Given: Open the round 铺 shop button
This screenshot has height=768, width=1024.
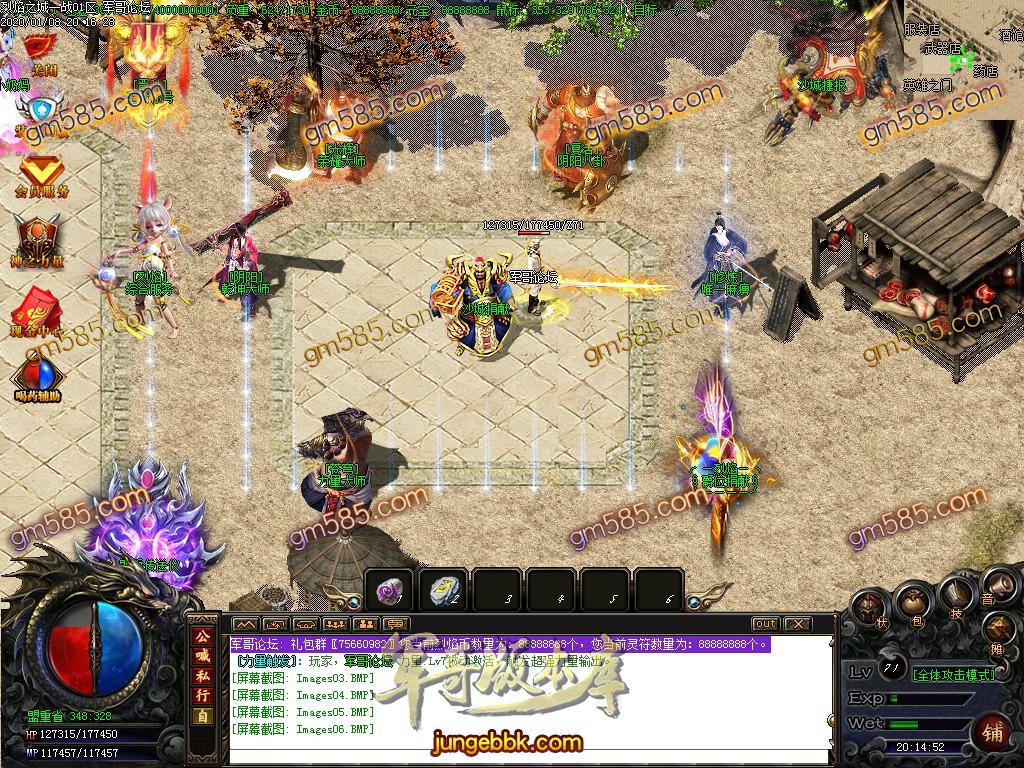Looking at the screenshot, I should (993, 730).
